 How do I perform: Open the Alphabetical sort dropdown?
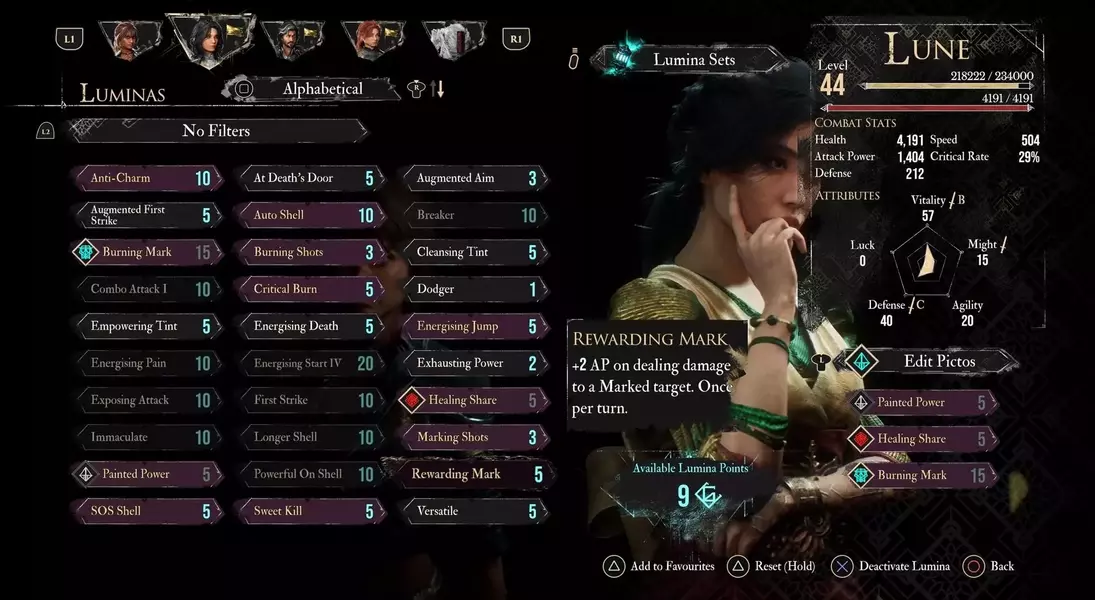click(321, 89)
